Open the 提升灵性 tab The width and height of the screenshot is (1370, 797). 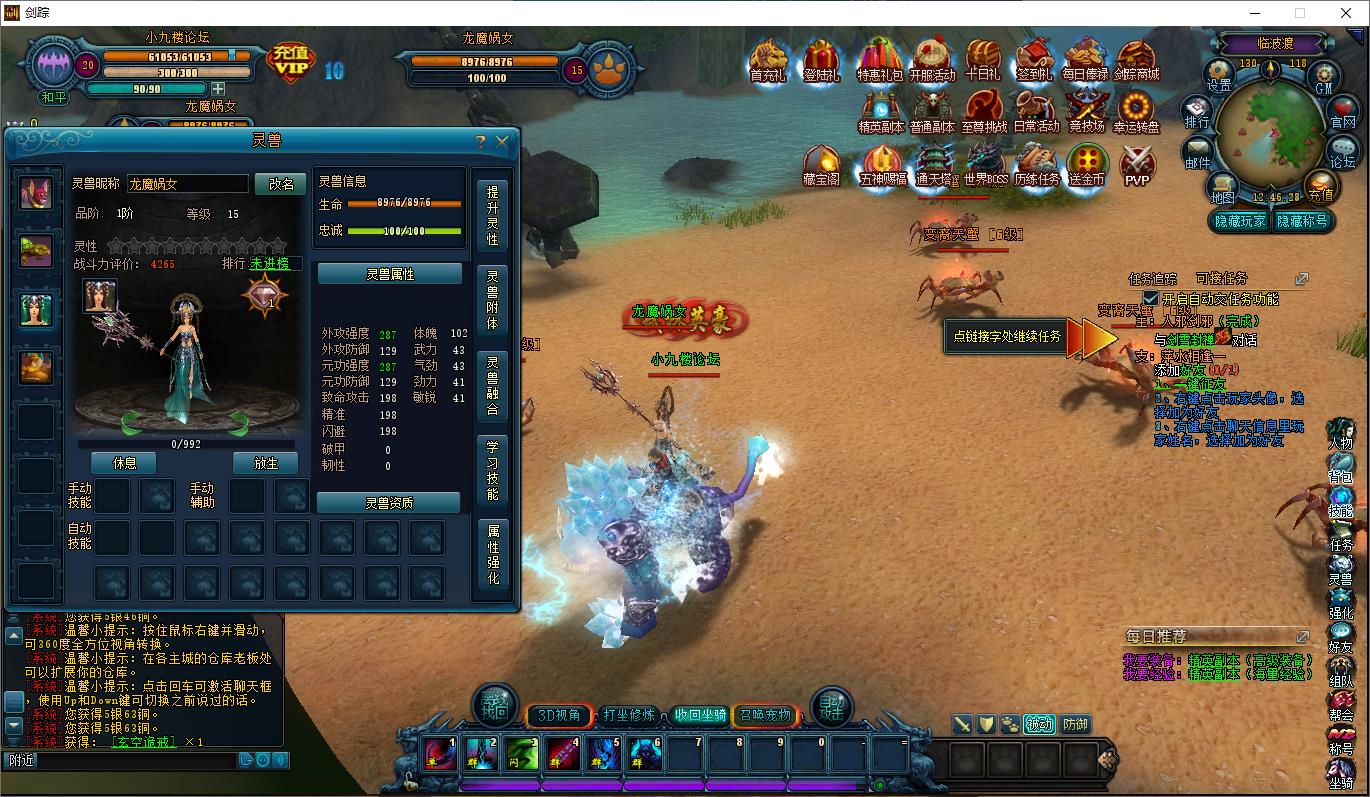point(492,215)
